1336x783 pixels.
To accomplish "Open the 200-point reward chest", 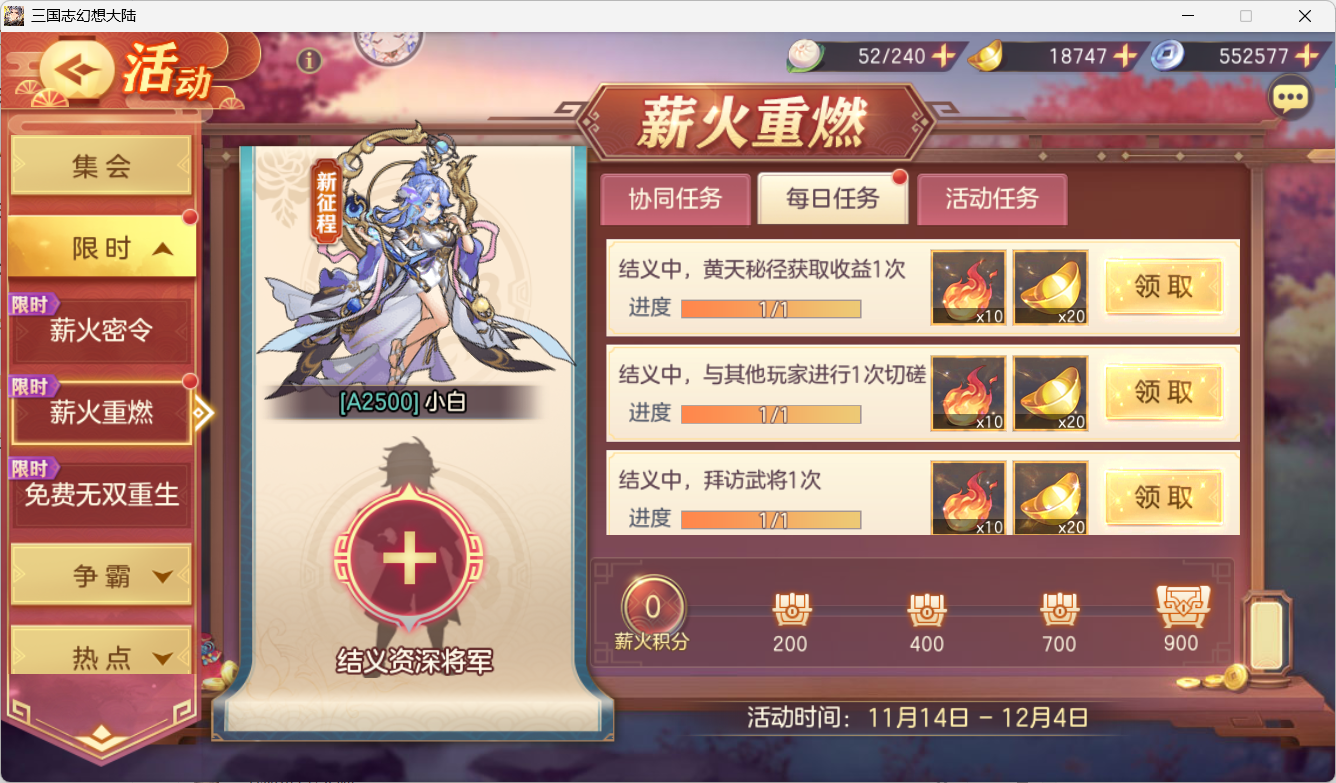I will click(790, 607).
